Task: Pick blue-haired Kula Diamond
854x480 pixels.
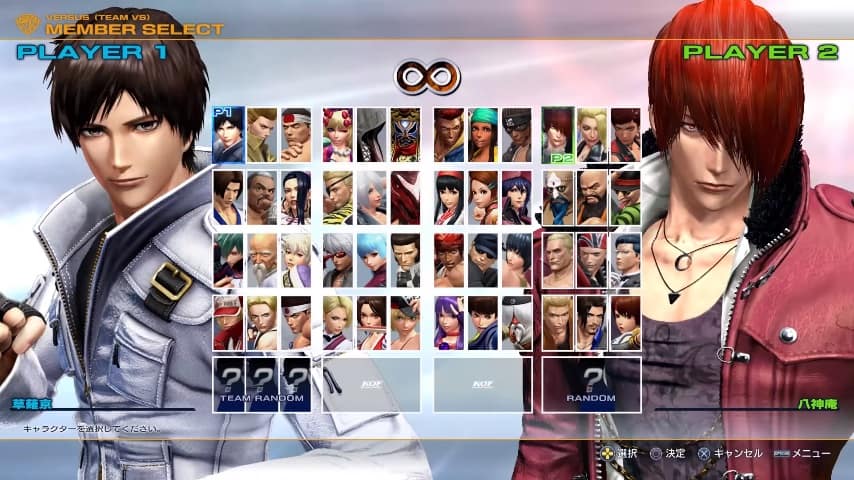Action: click(372, 260)
